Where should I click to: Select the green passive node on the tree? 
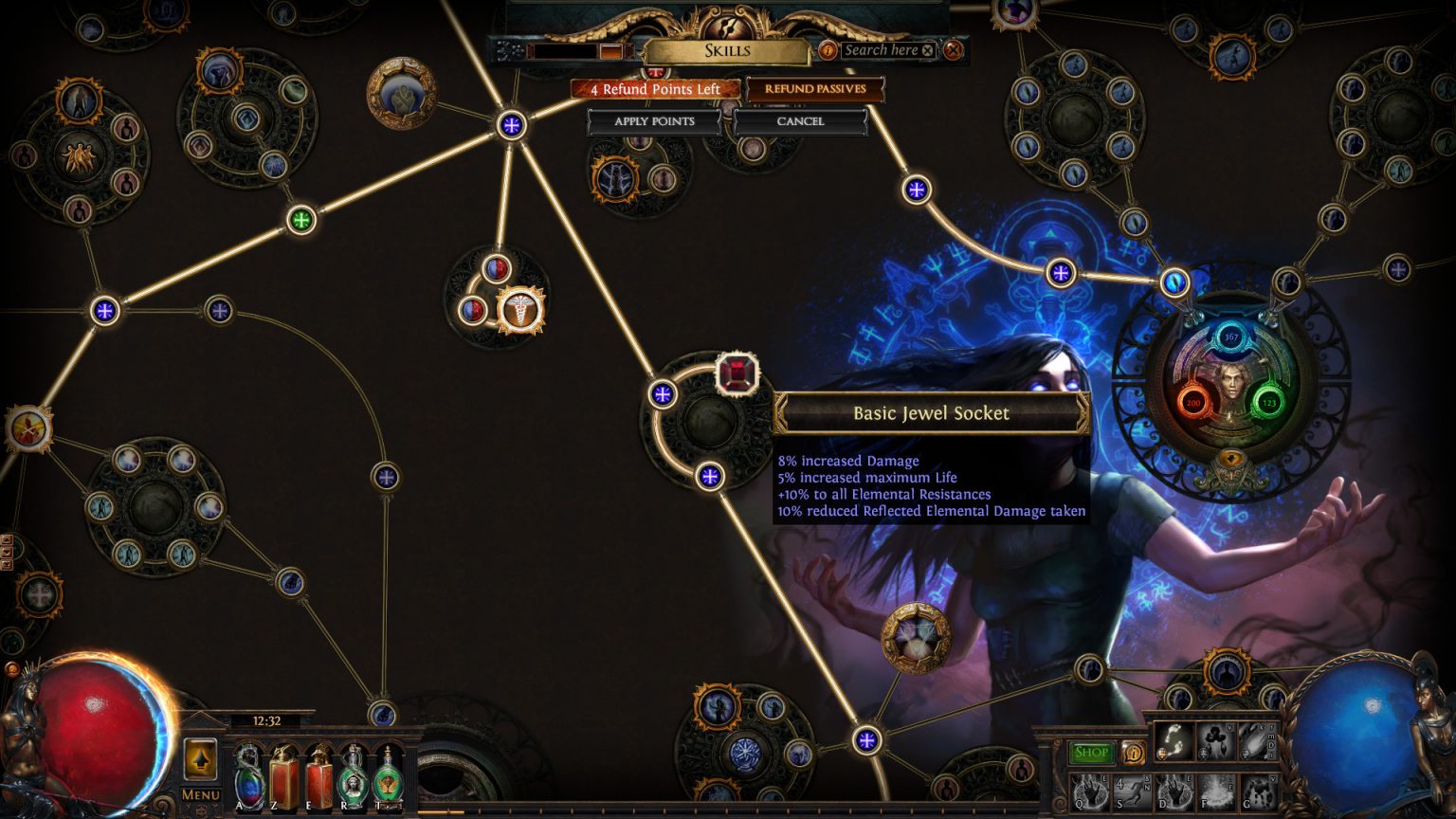[301, 220]
